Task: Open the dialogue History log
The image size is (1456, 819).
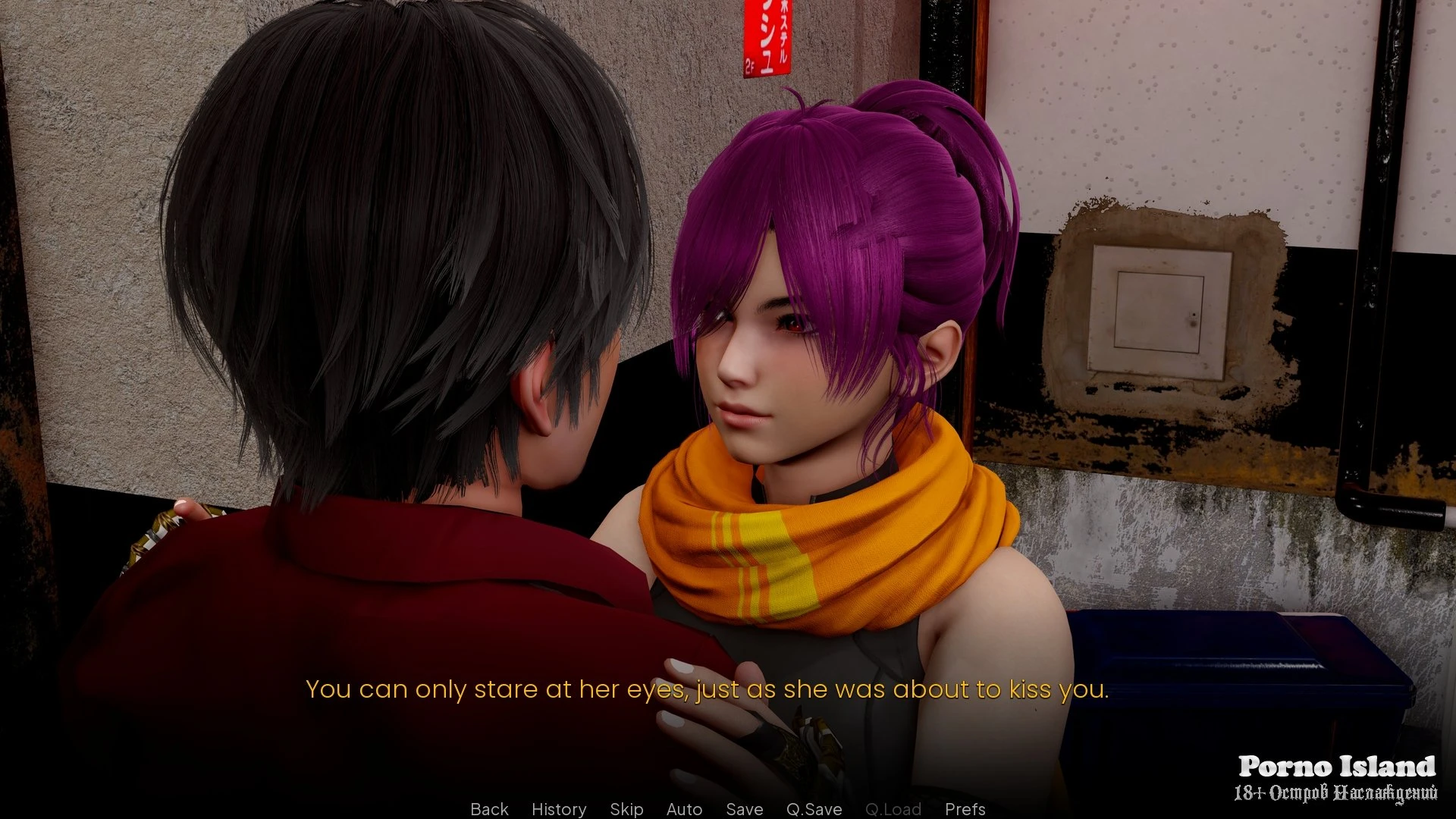Action: click(559, 809)
